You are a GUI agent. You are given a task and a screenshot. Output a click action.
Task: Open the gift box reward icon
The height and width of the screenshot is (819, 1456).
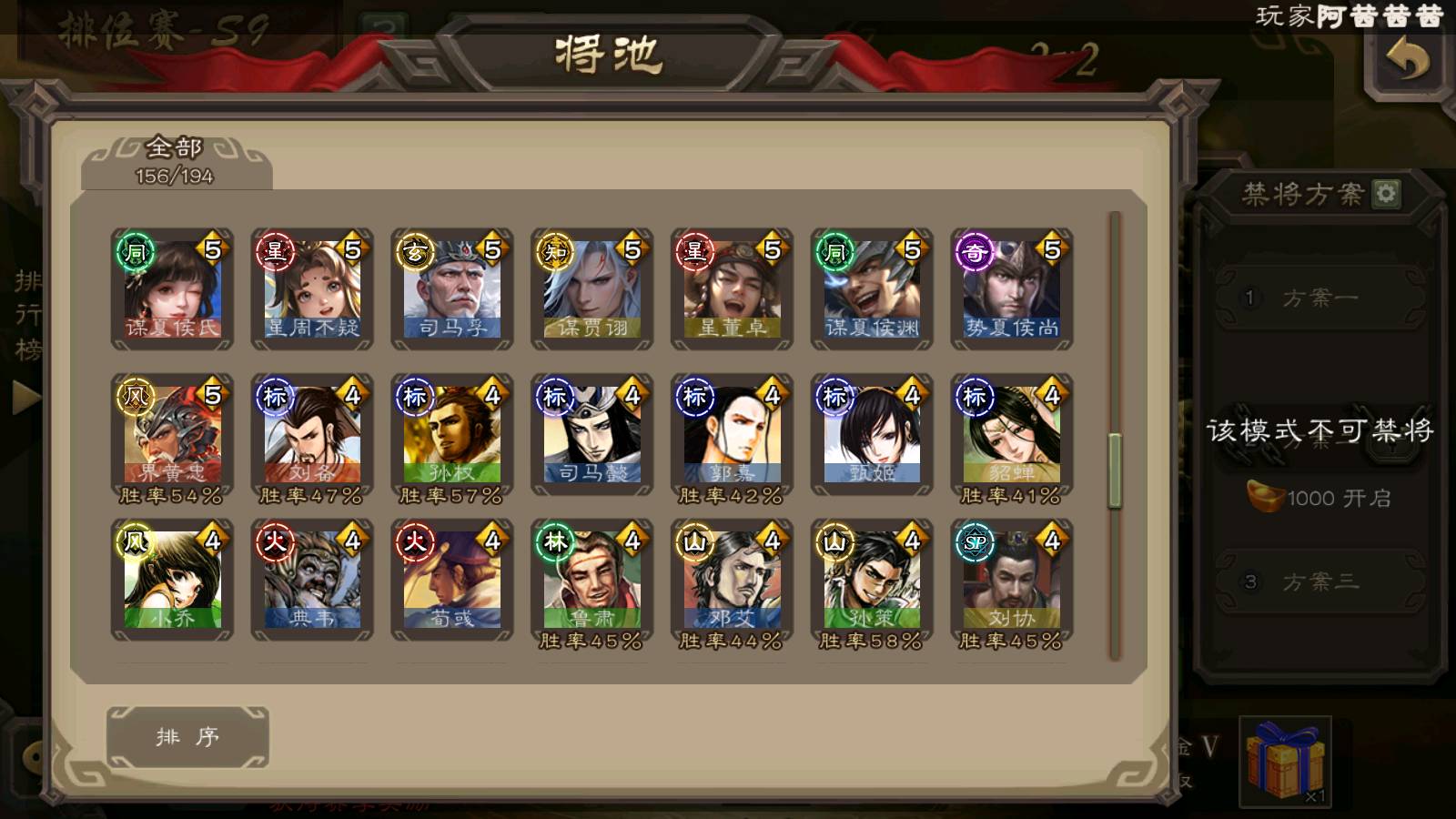1285,760
